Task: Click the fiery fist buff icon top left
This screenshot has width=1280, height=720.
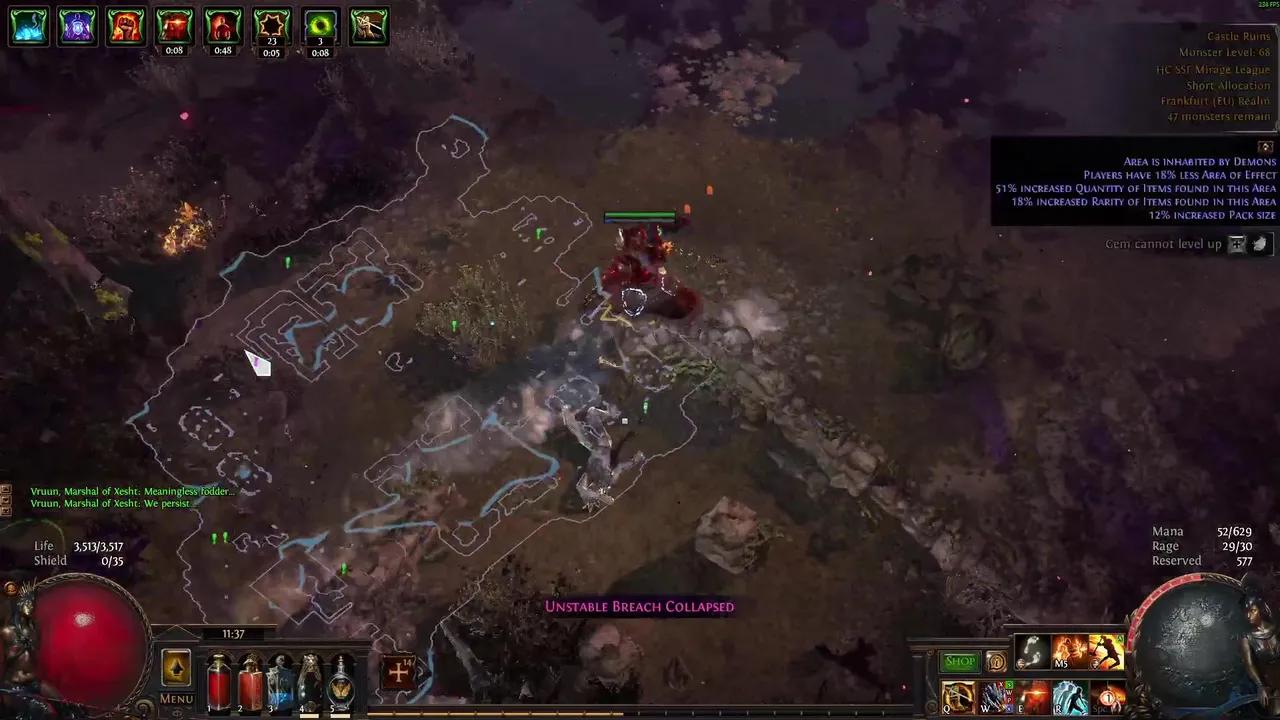Action: click(125, 27)
